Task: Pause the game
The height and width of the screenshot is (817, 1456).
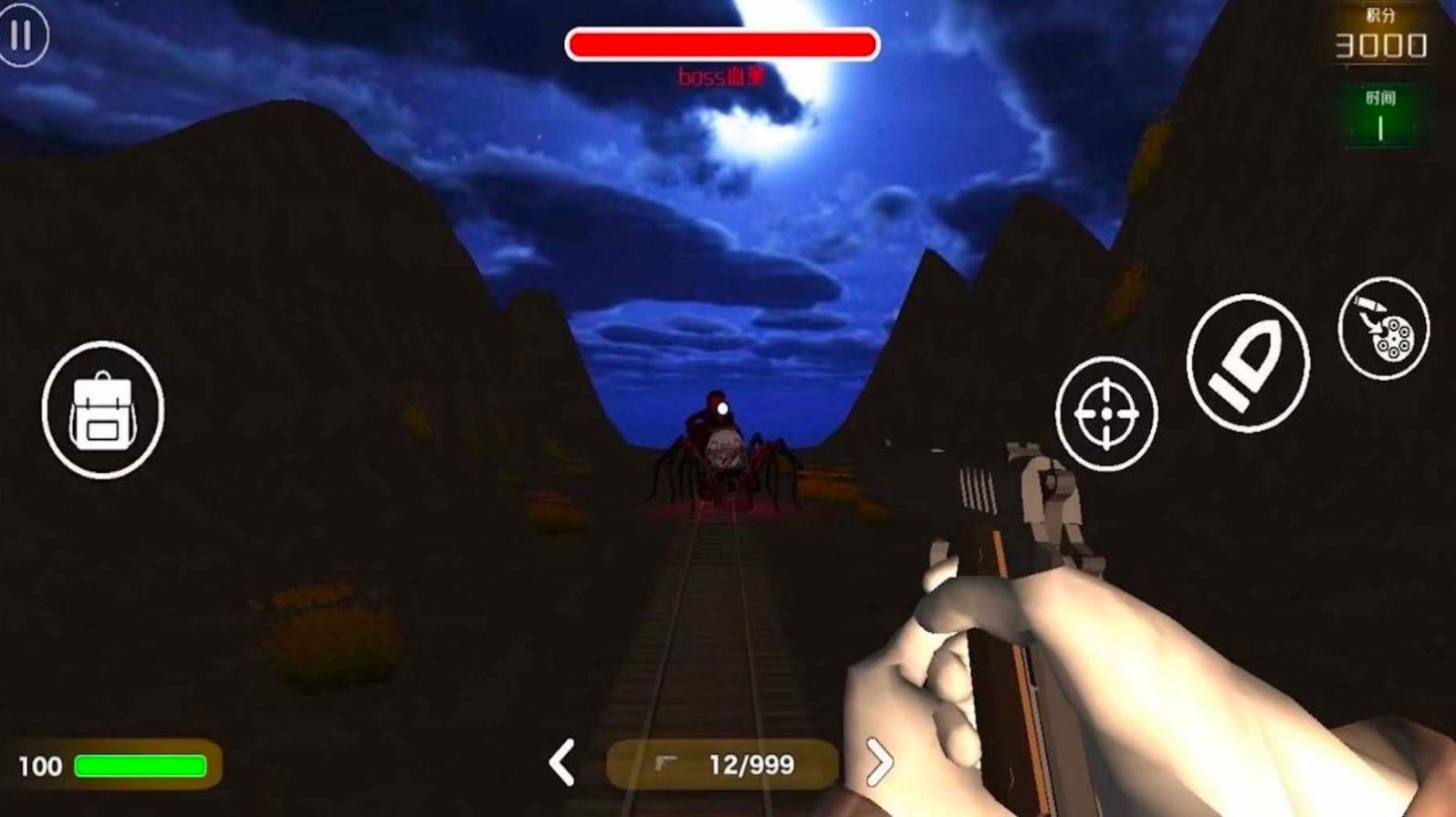Action: click(x=22, y=36)
